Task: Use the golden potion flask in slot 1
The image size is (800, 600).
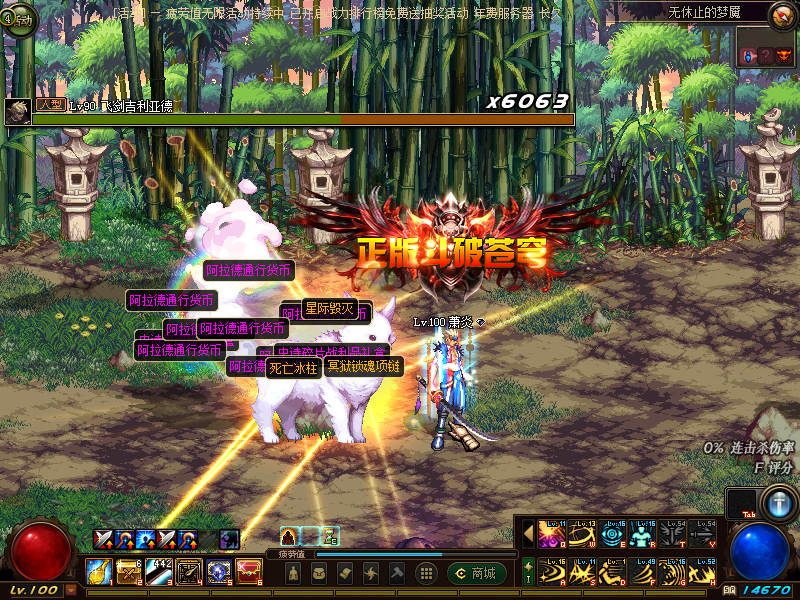Action: [x=98, y=572]
